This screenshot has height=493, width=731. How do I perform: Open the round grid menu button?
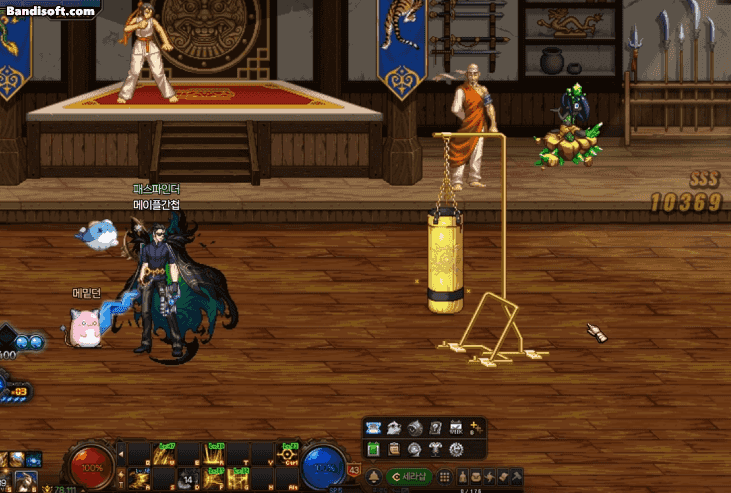445,476
